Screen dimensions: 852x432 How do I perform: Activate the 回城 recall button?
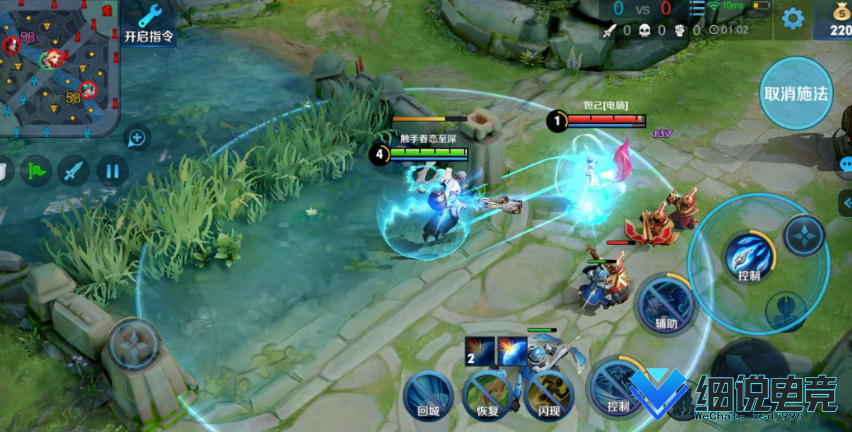tap(428, 393)
